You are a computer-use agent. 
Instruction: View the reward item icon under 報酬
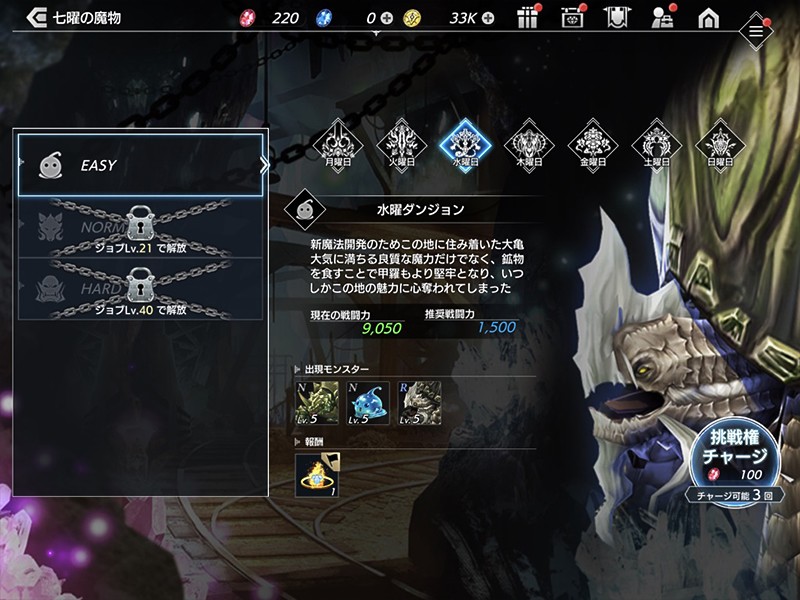(x=316, y=476)
